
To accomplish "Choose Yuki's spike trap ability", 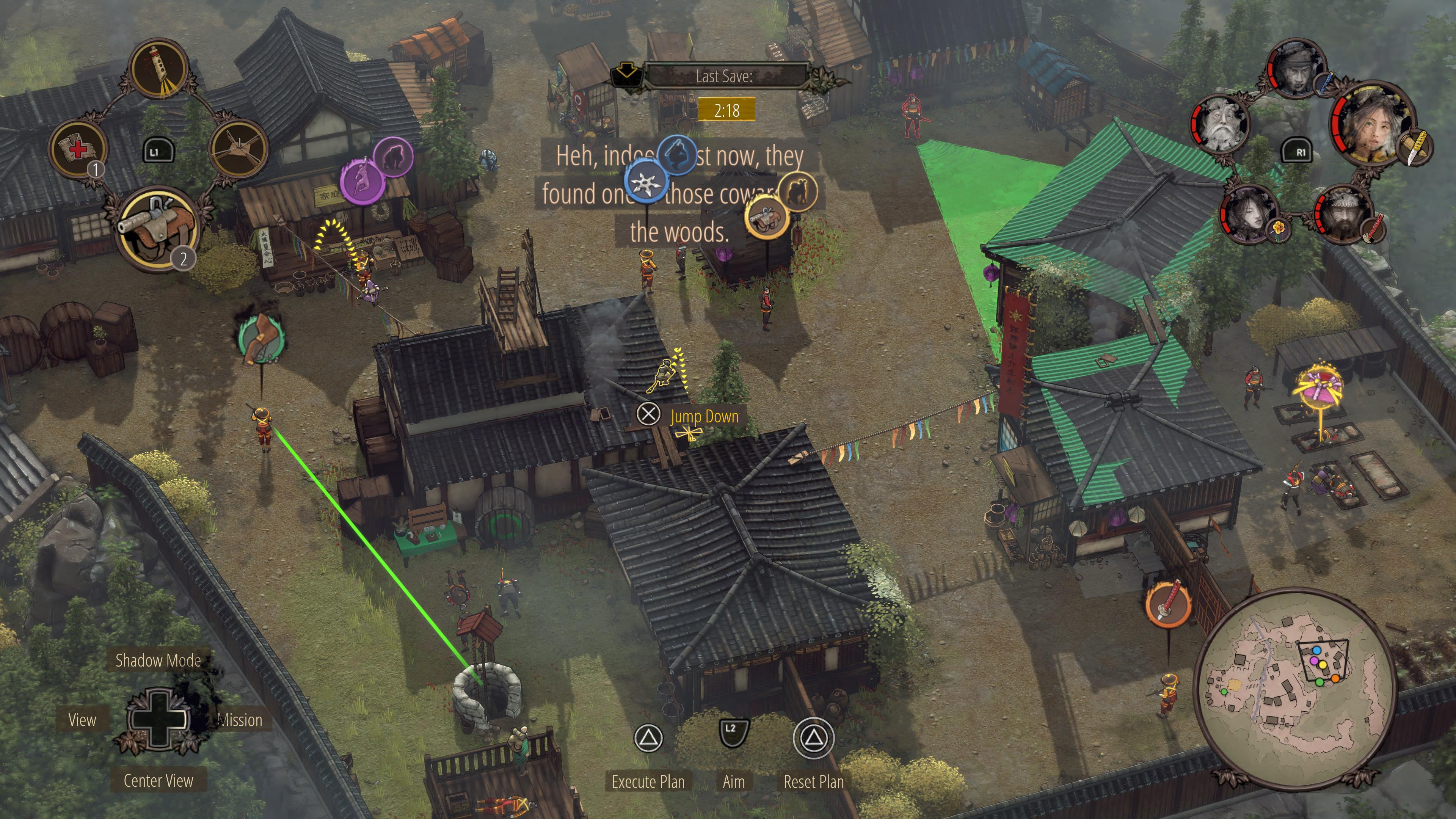I will pyautogui.click(x=238, y=150).
